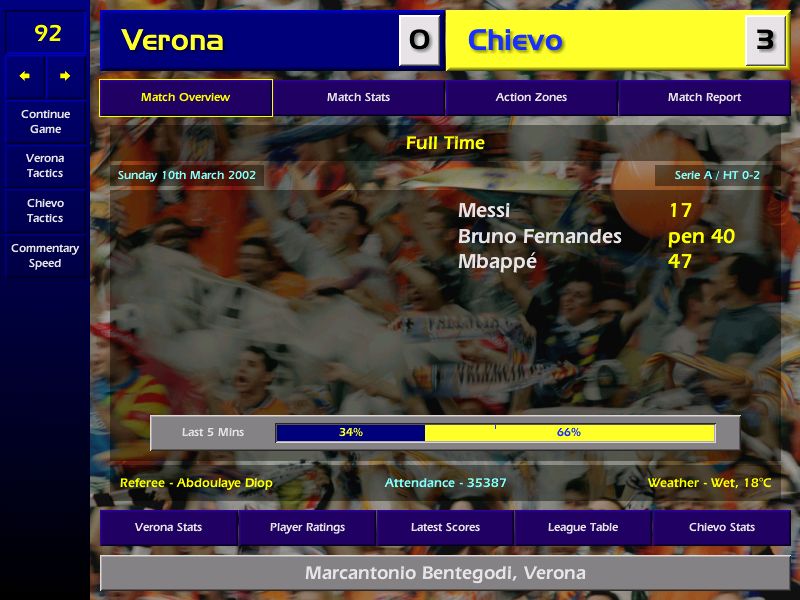The width and height of the screenshot is (800, 600).
Task: Show the Match Stats tab
Action: coord(358,98)
